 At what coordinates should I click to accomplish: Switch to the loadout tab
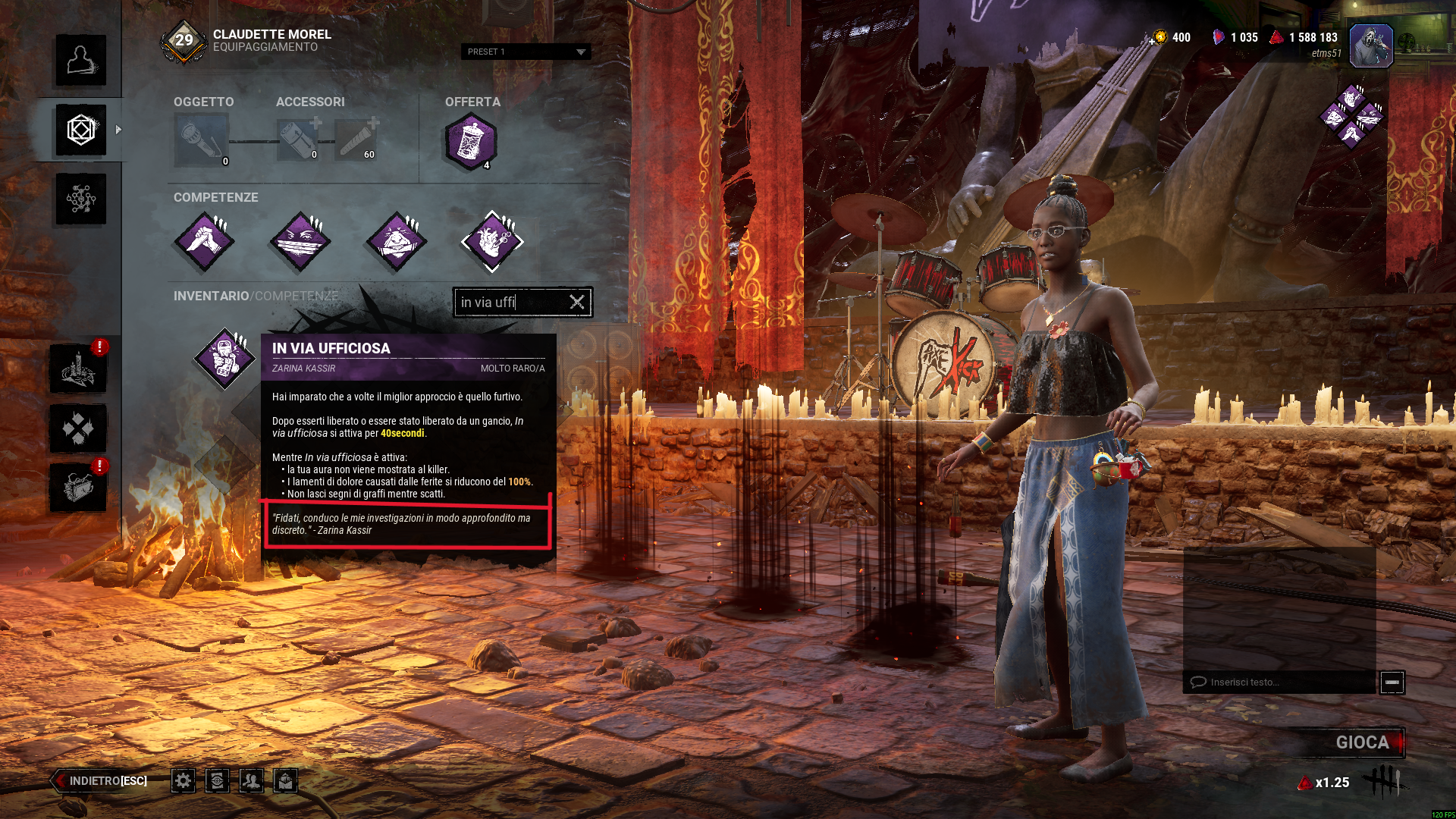tap(80, 130)
